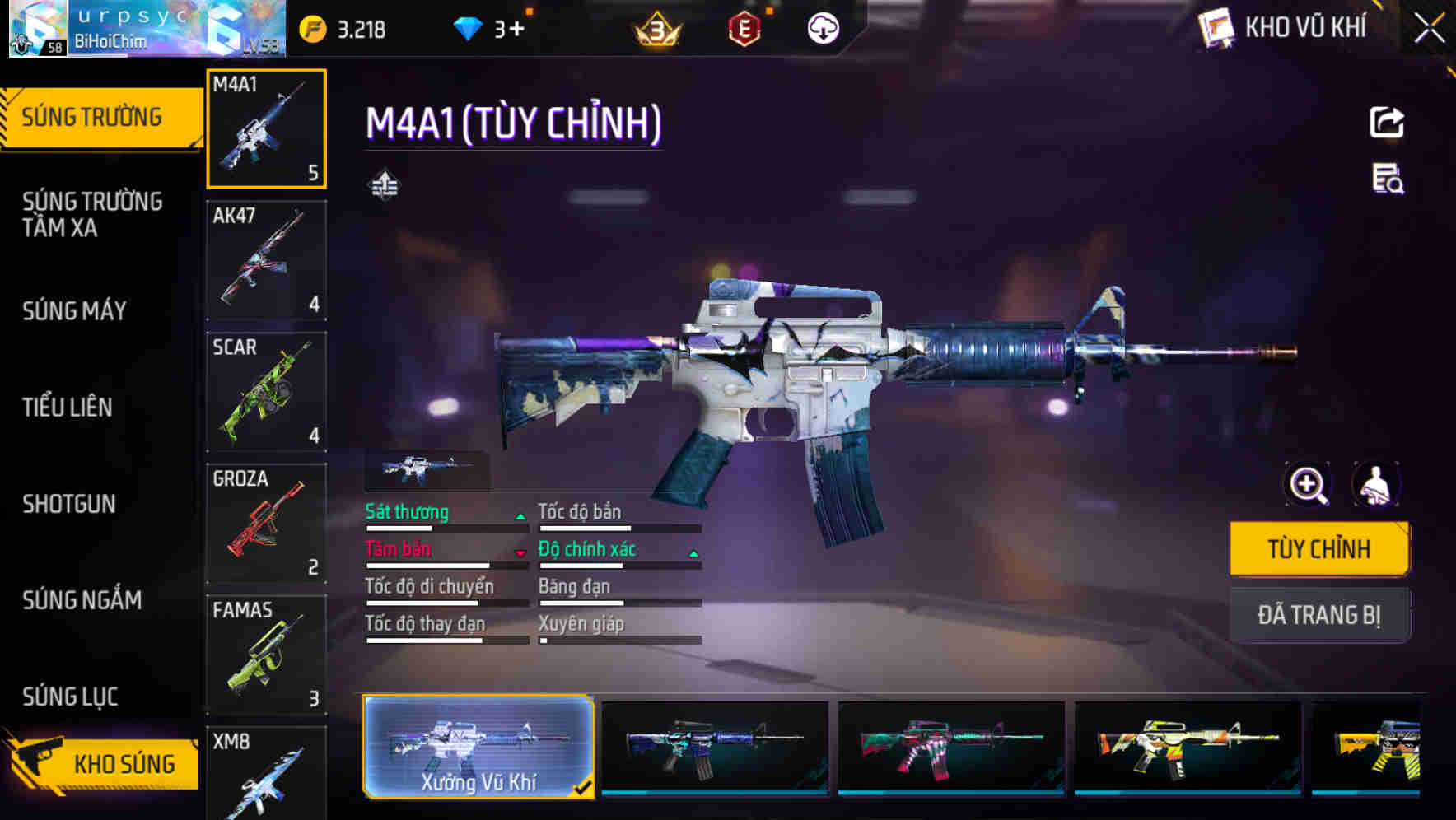Screen dimensions: 1456x820
Task: Open the BiHoiChim player profile banner
Action: tap(147, 30)
